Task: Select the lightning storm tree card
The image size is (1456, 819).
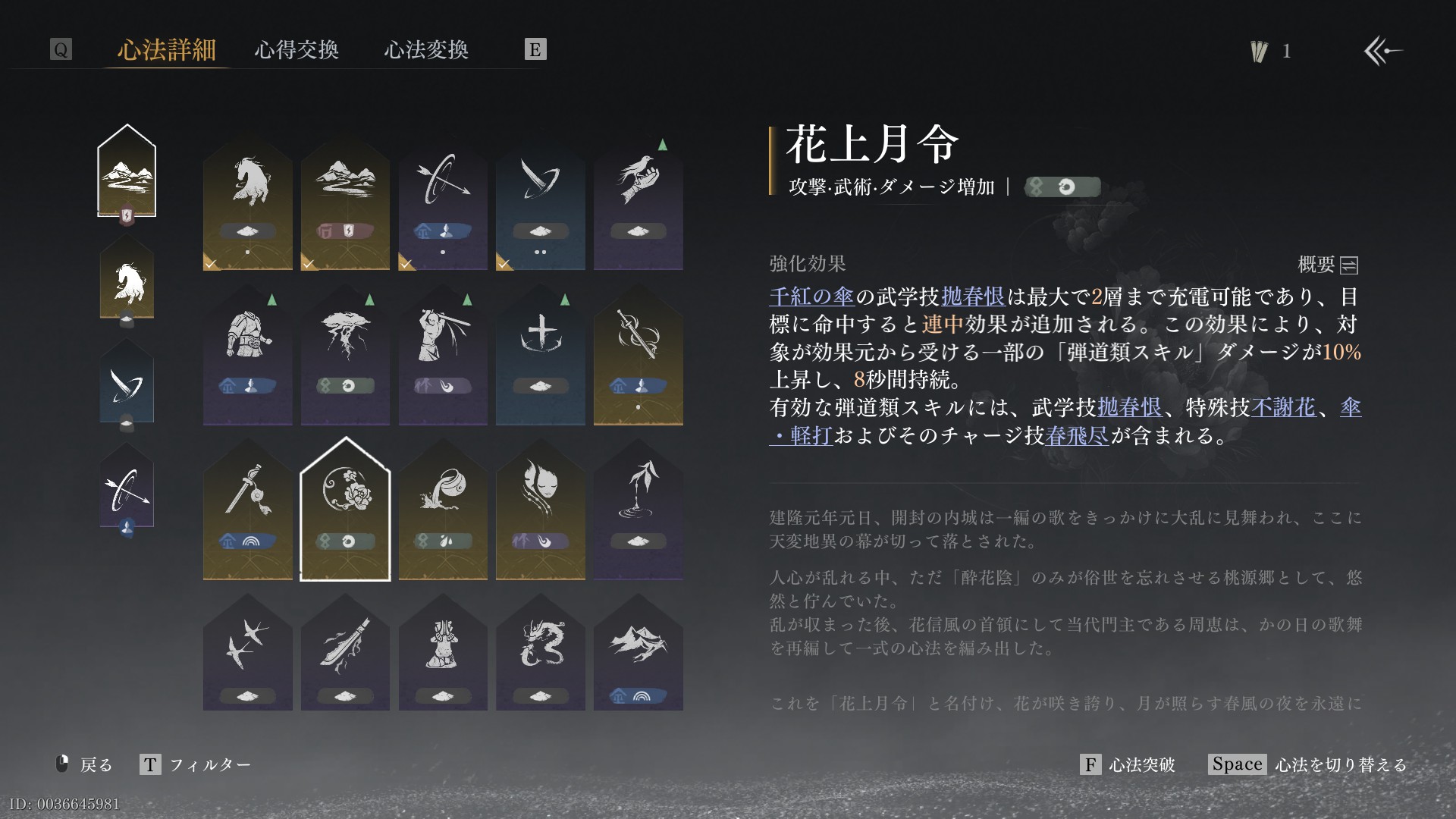Action: pyautogui.click(x=345, y=358)
